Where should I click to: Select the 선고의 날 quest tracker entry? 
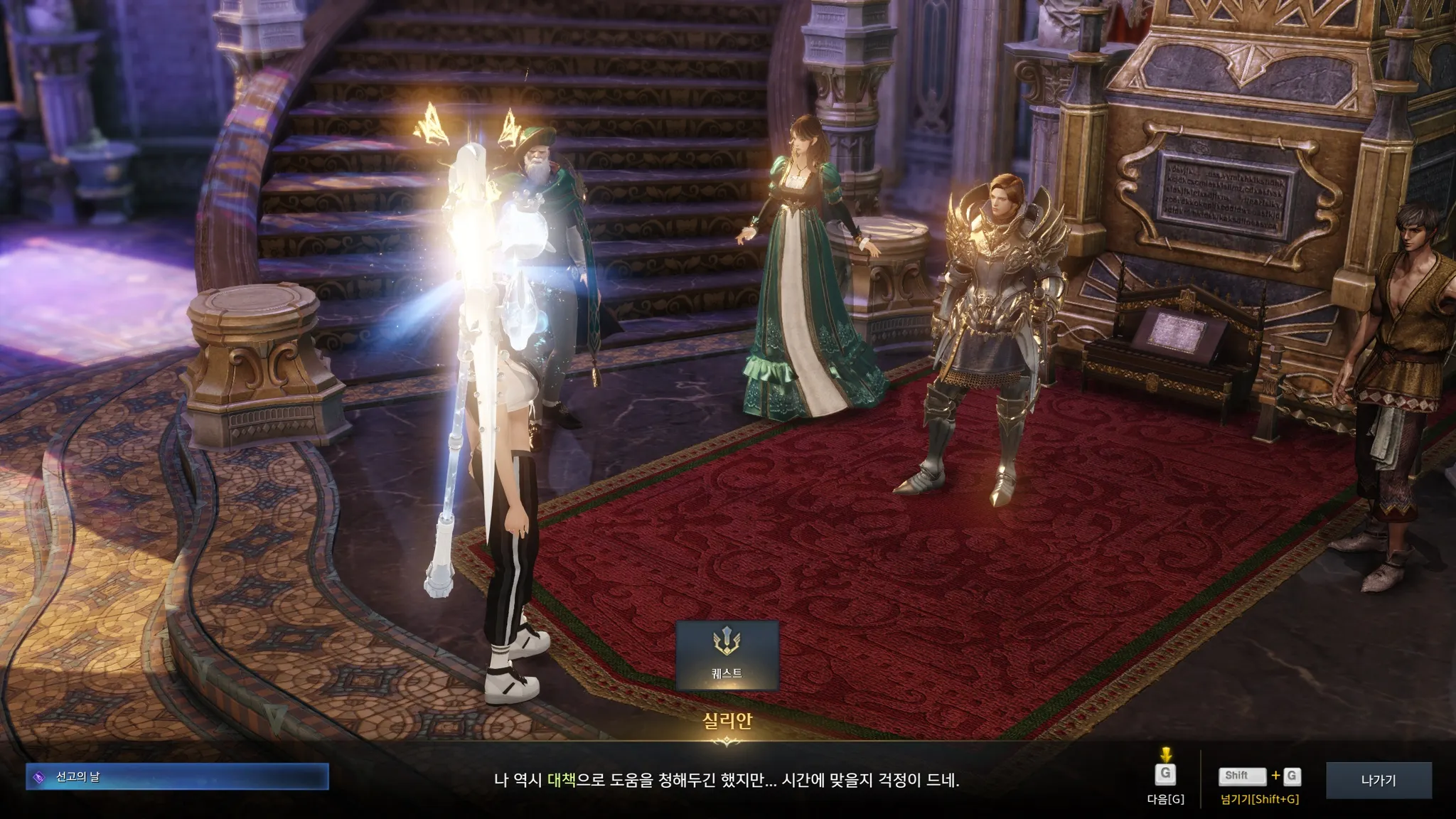tap(177, 777)
